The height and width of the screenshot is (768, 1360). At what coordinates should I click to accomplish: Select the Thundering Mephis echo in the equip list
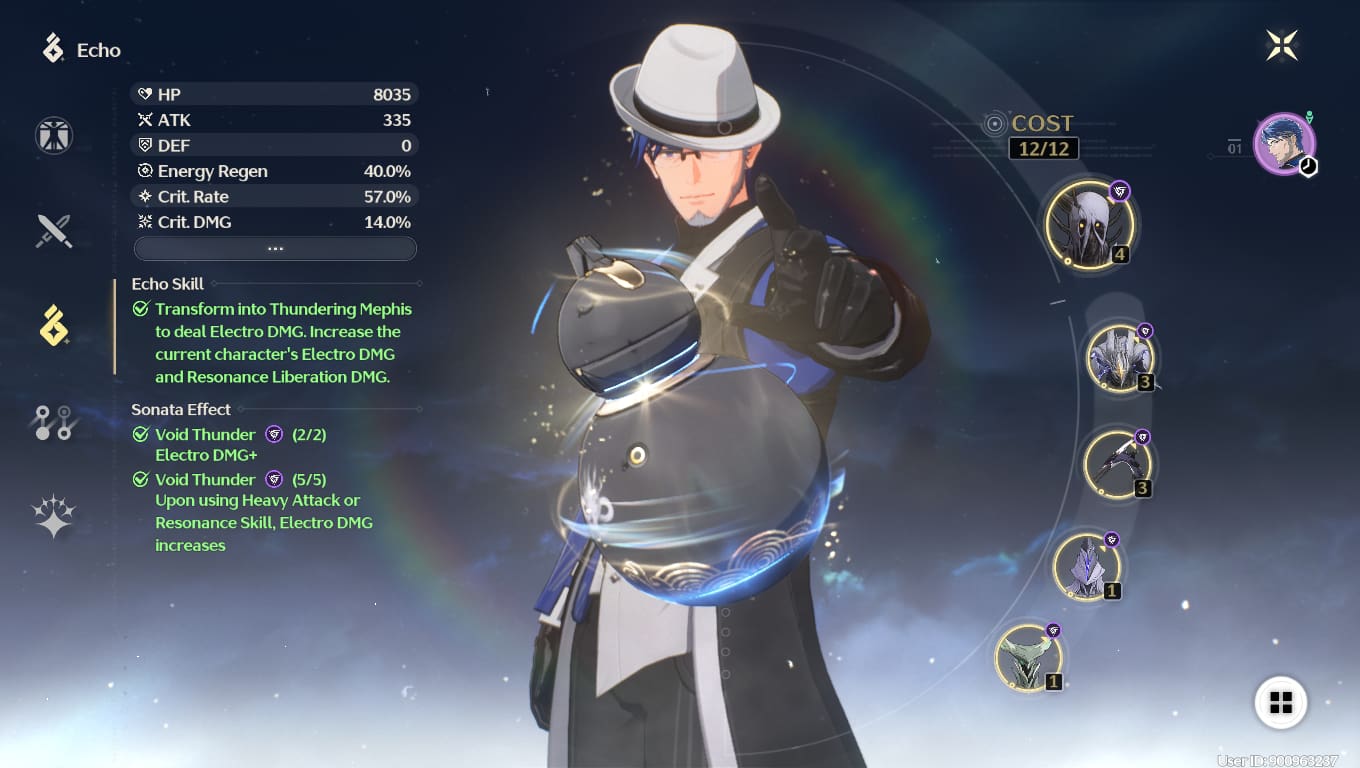click(1089, 225)
